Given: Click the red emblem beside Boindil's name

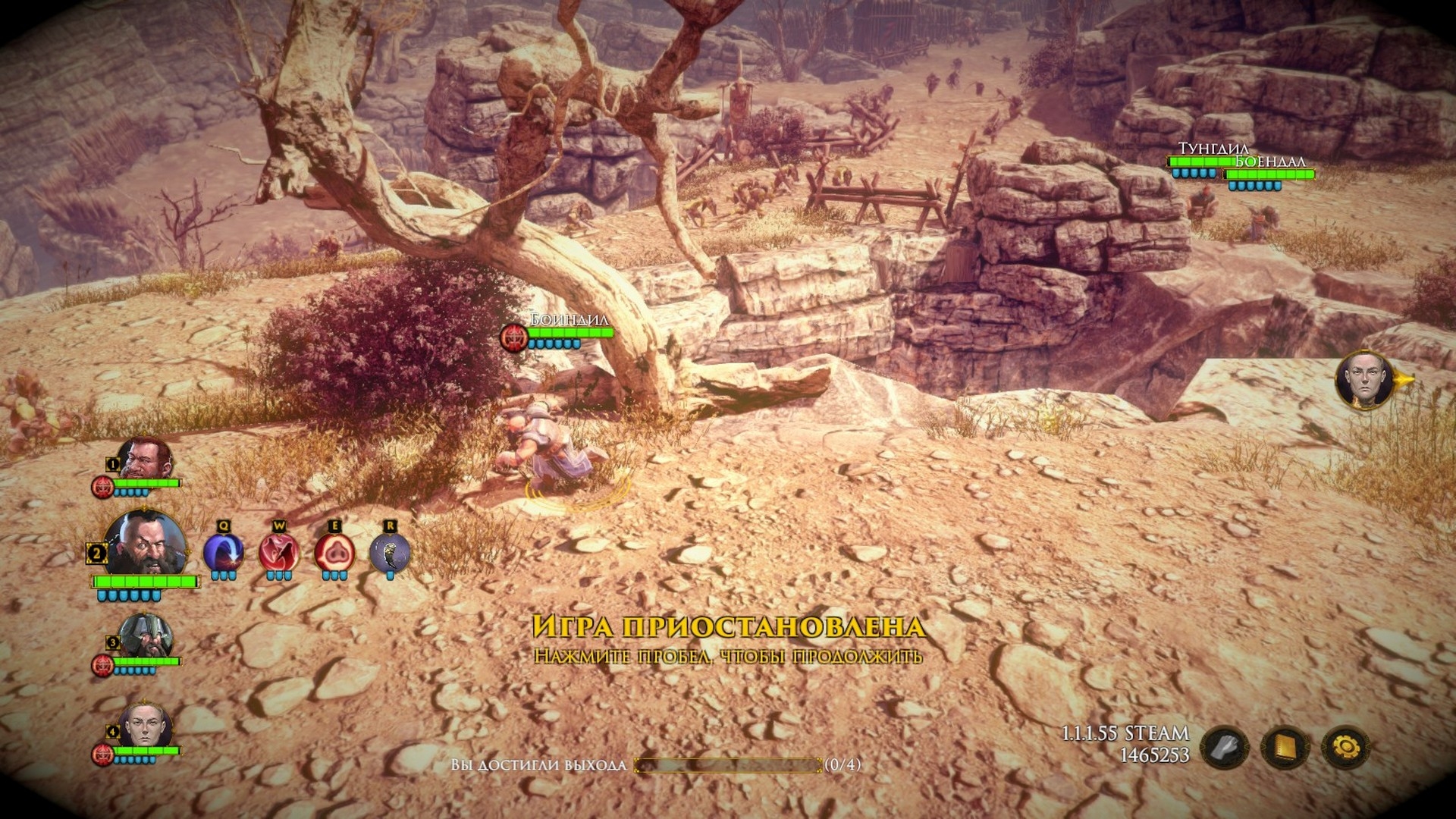Looking at the screenshot, I should (x=514, y=337).
